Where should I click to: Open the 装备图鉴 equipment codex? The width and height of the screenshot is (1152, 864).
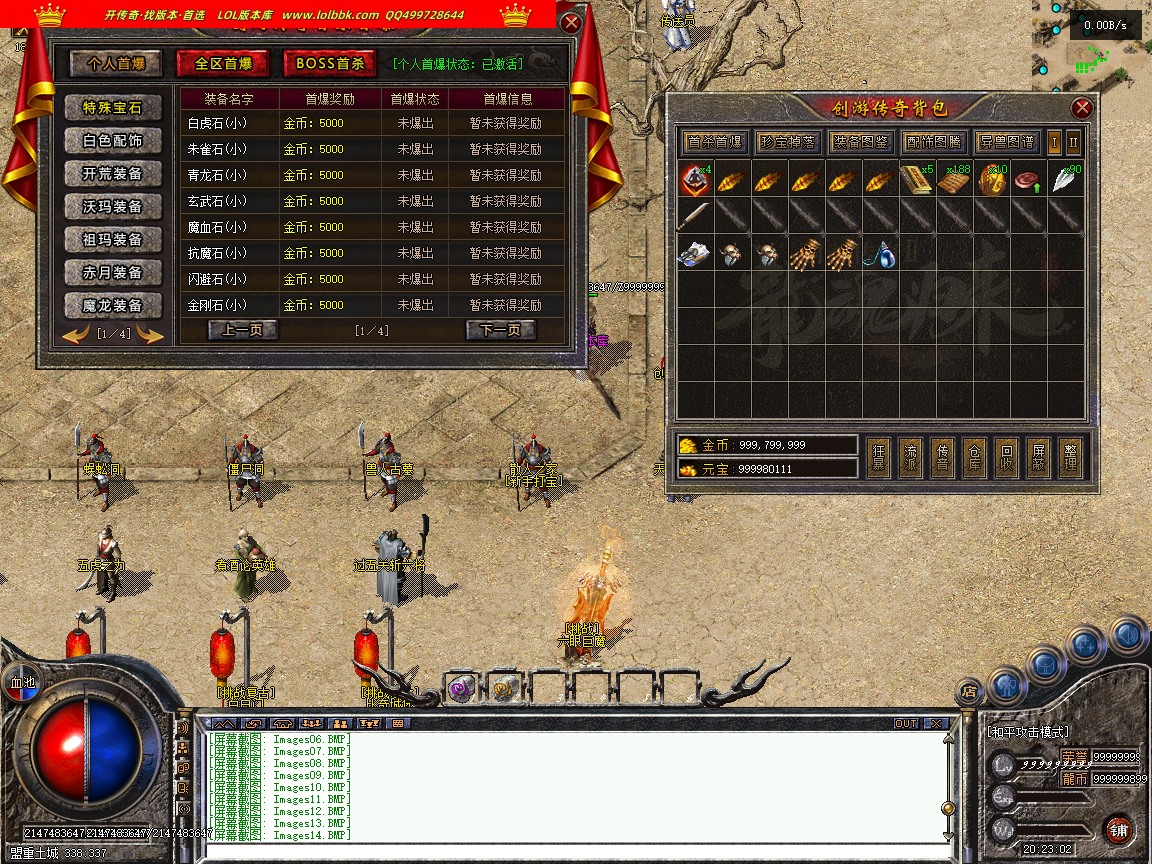(x=861, y=142)
